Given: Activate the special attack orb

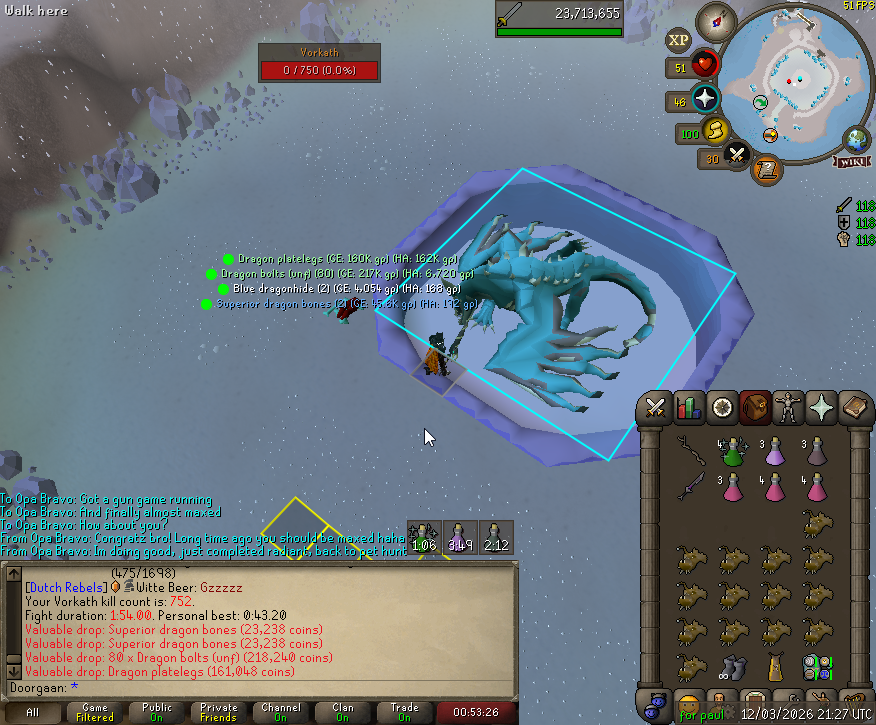Looking at the screenshot, I should (x=738, y=154).
